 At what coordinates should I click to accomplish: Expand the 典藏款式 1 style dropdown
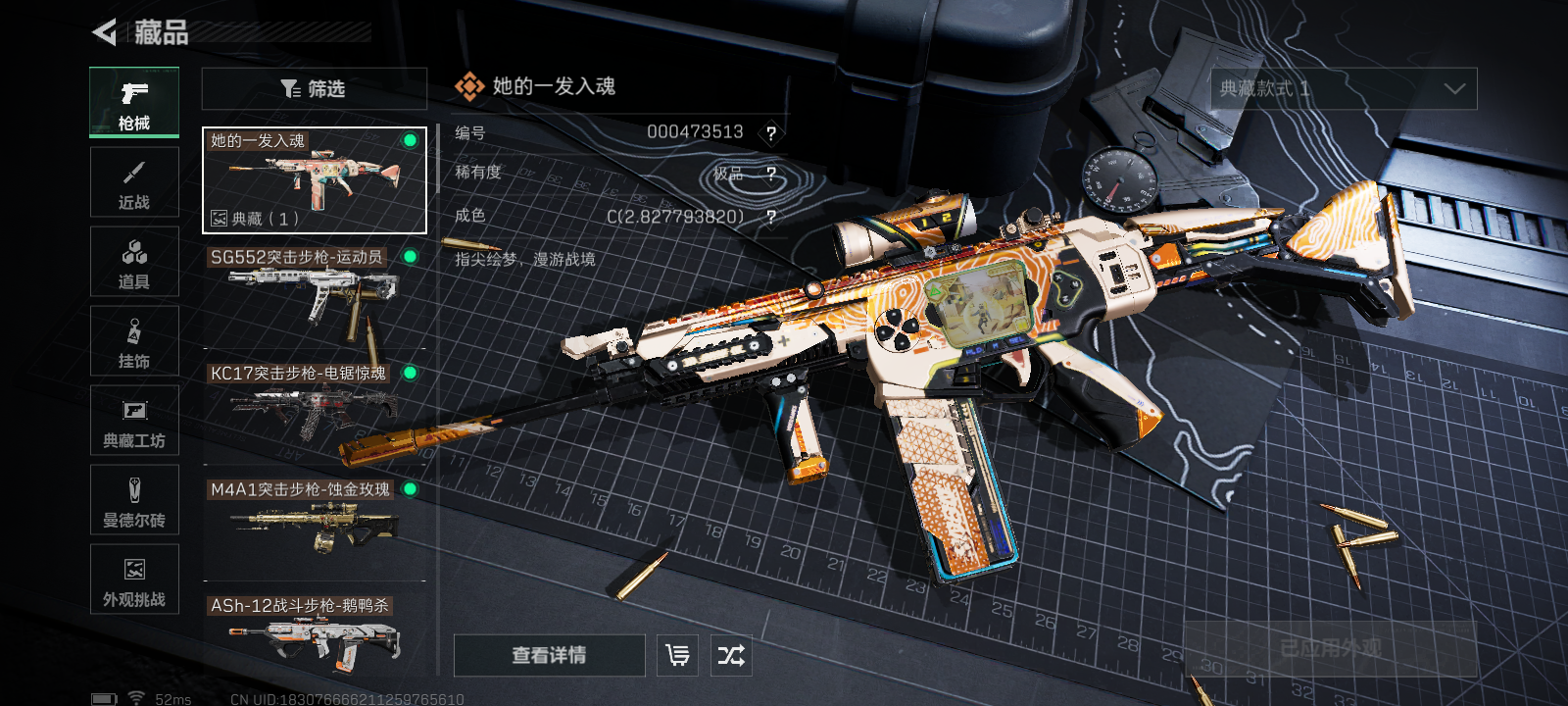pyautogui.click(x=1344, y=89)
